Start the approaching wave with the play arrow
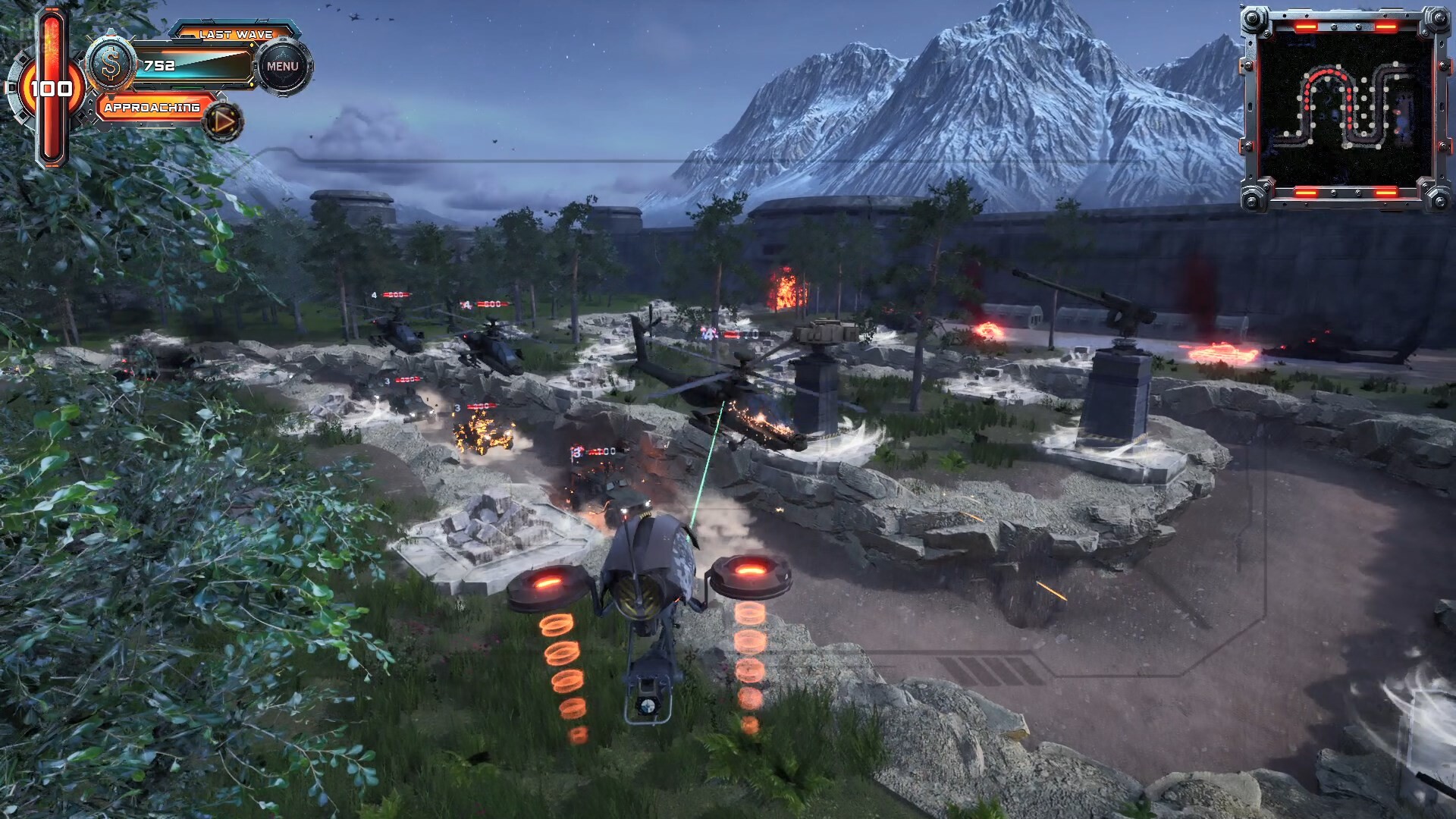 point(223,121)
